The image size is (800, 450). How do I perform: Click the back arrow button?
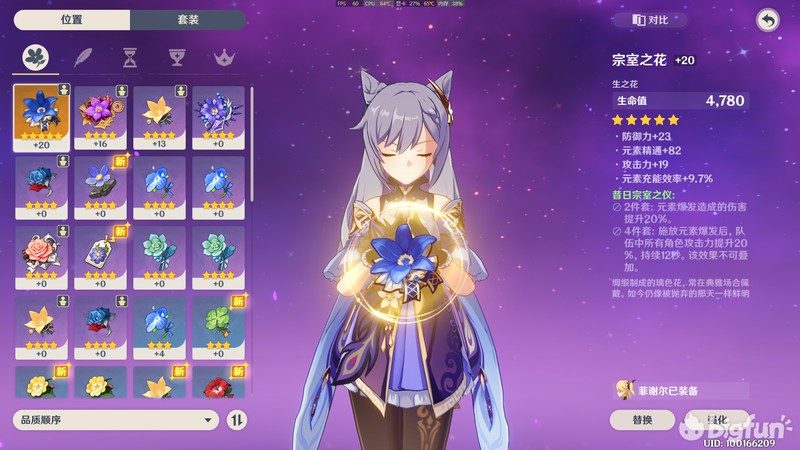[767, 19]
